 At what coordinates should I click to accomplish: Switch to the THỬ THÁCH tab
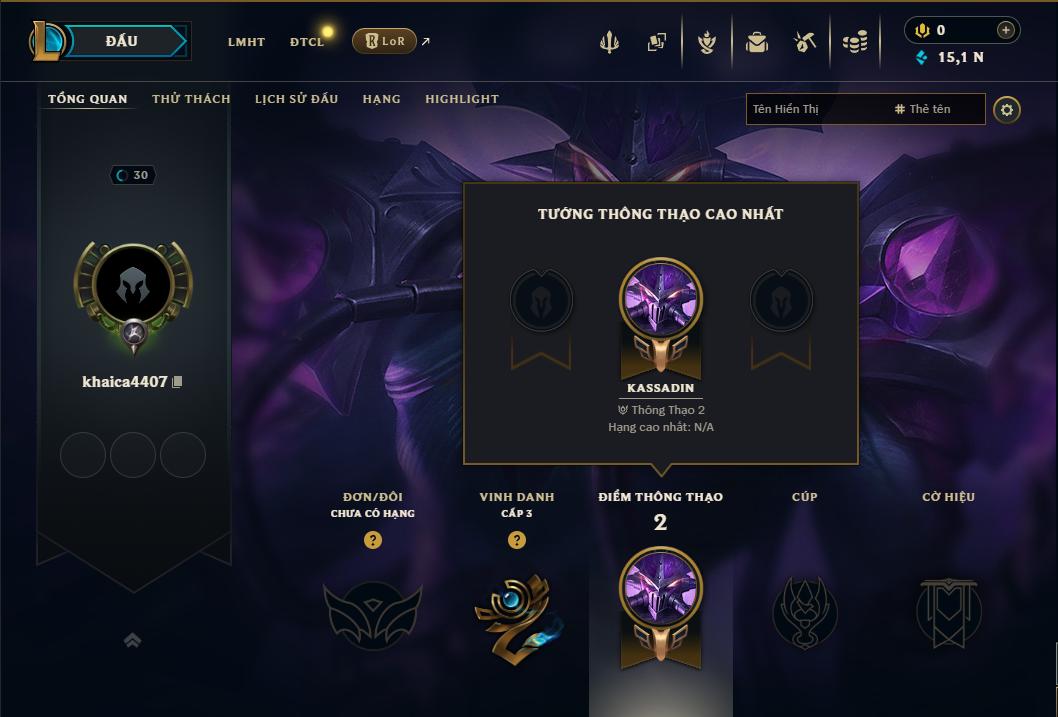coord(191,99)
